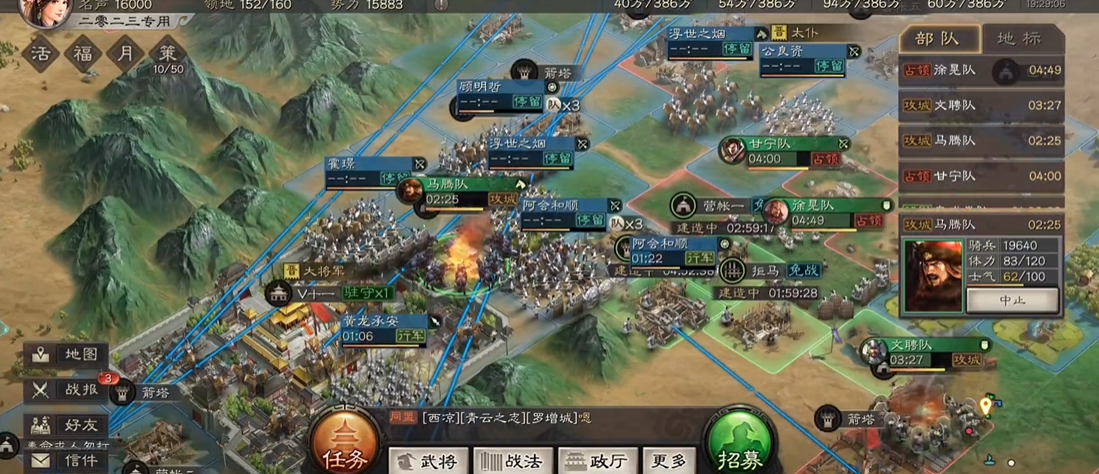Select the 文聘队 row in troop list

click(981, 106)
